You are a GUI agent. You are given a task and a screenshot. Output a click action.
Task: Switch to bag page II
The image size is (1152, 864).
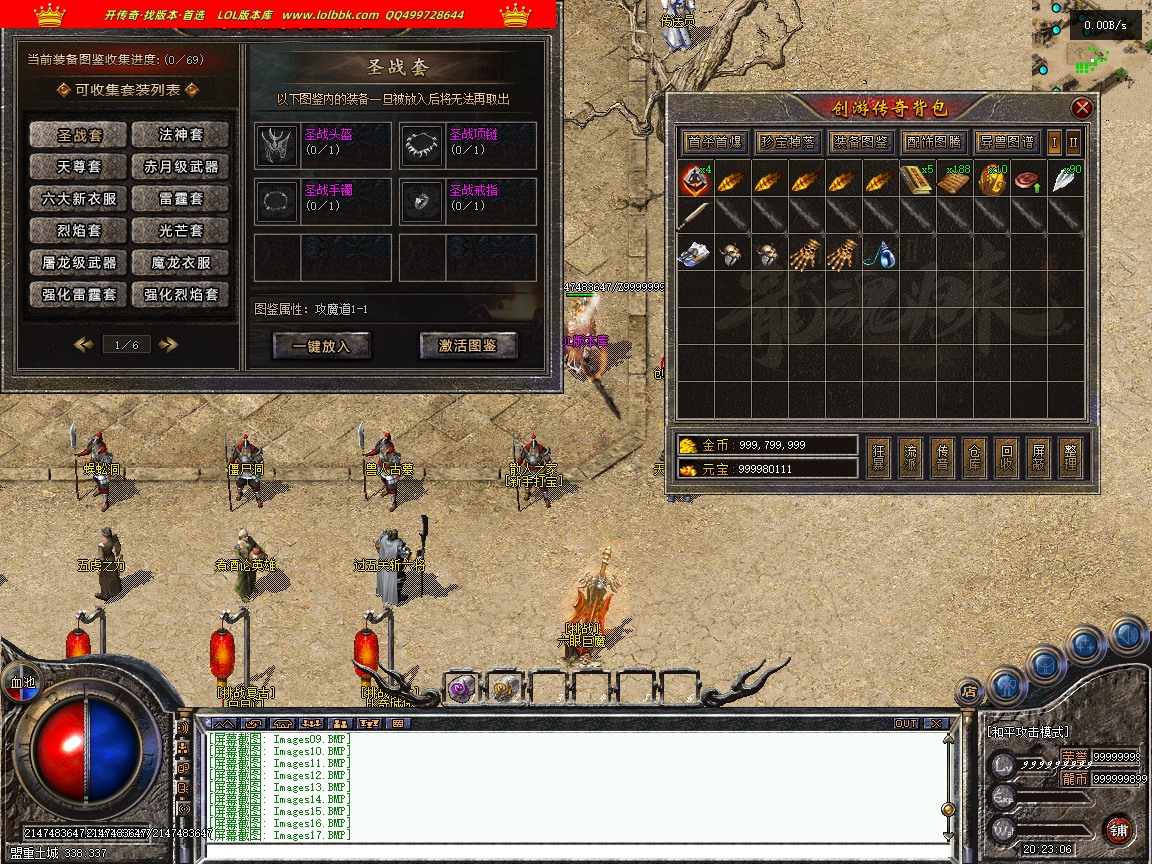[1073, 142]
